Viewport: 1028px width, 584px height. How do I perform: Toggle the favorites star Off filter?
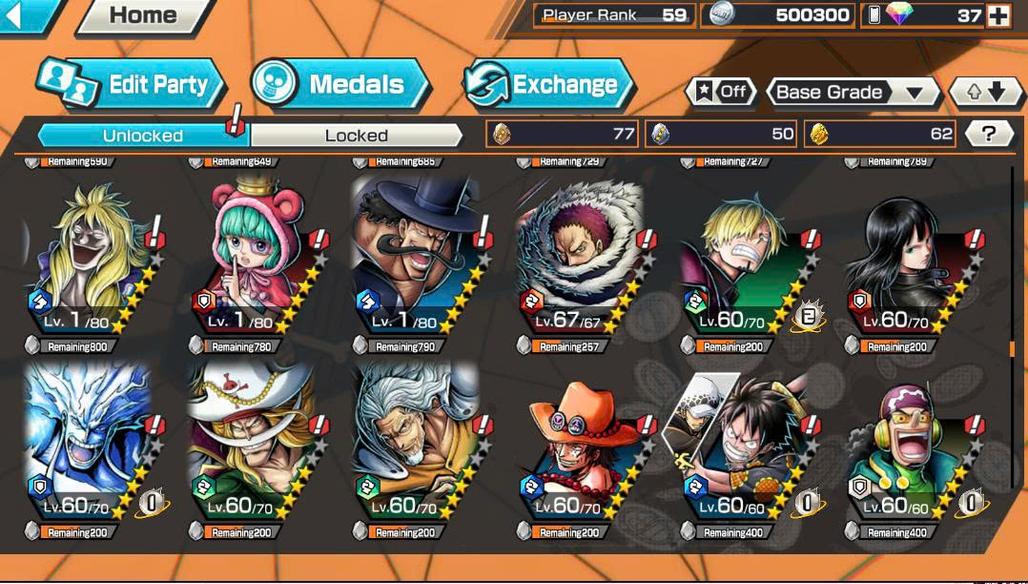[721, 92]
